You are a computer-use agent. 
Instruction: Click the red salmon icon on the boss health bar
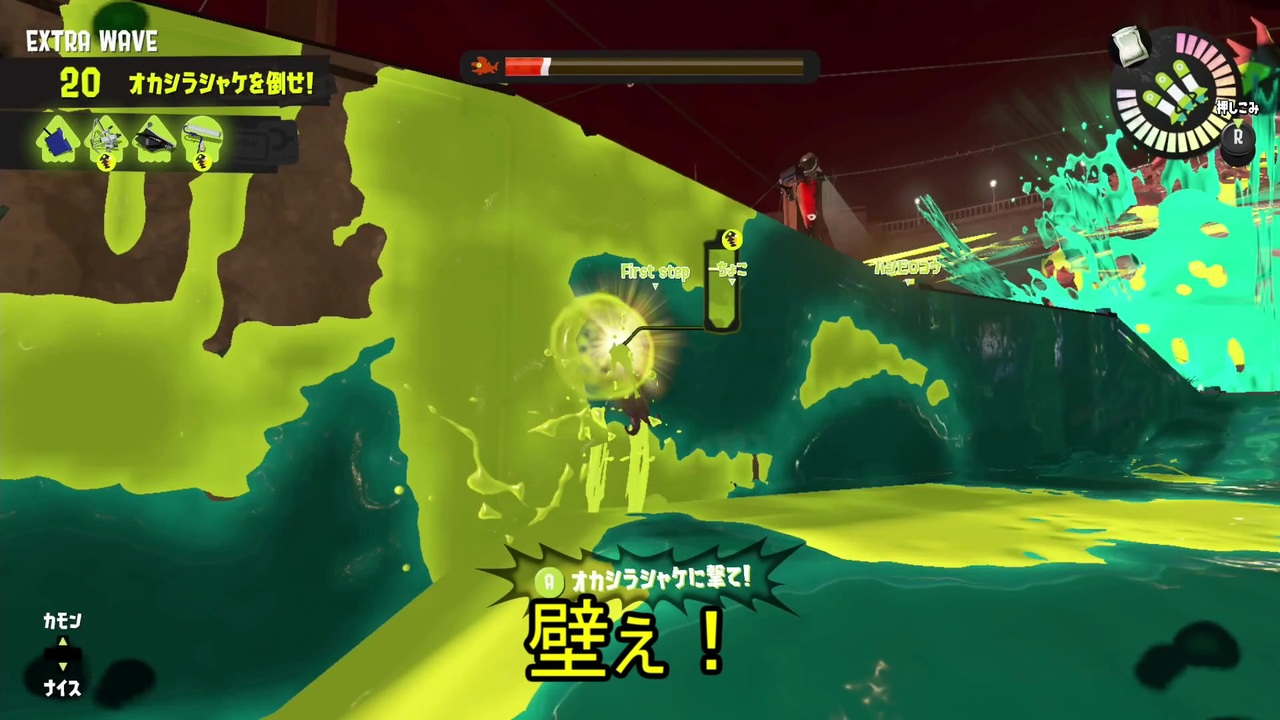pos(483,65)
